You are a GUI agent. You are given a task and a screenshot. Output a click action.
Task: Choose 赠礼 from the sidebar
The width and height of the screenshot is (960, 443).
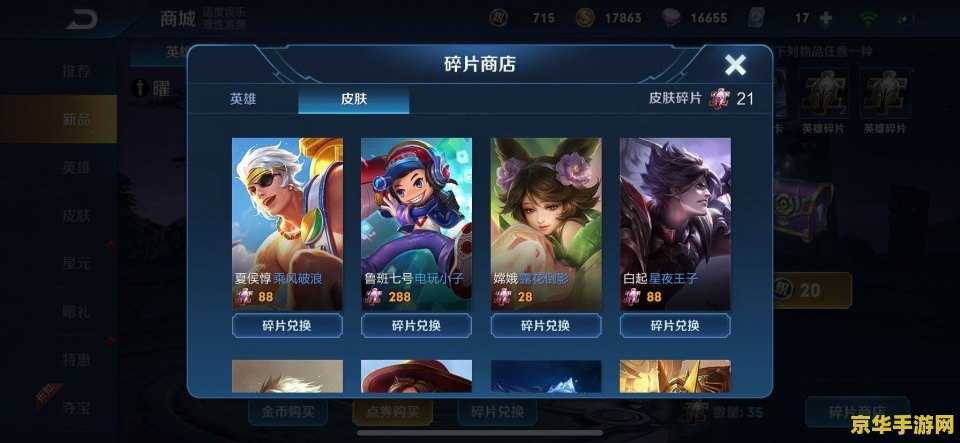(x=77, y=311)
